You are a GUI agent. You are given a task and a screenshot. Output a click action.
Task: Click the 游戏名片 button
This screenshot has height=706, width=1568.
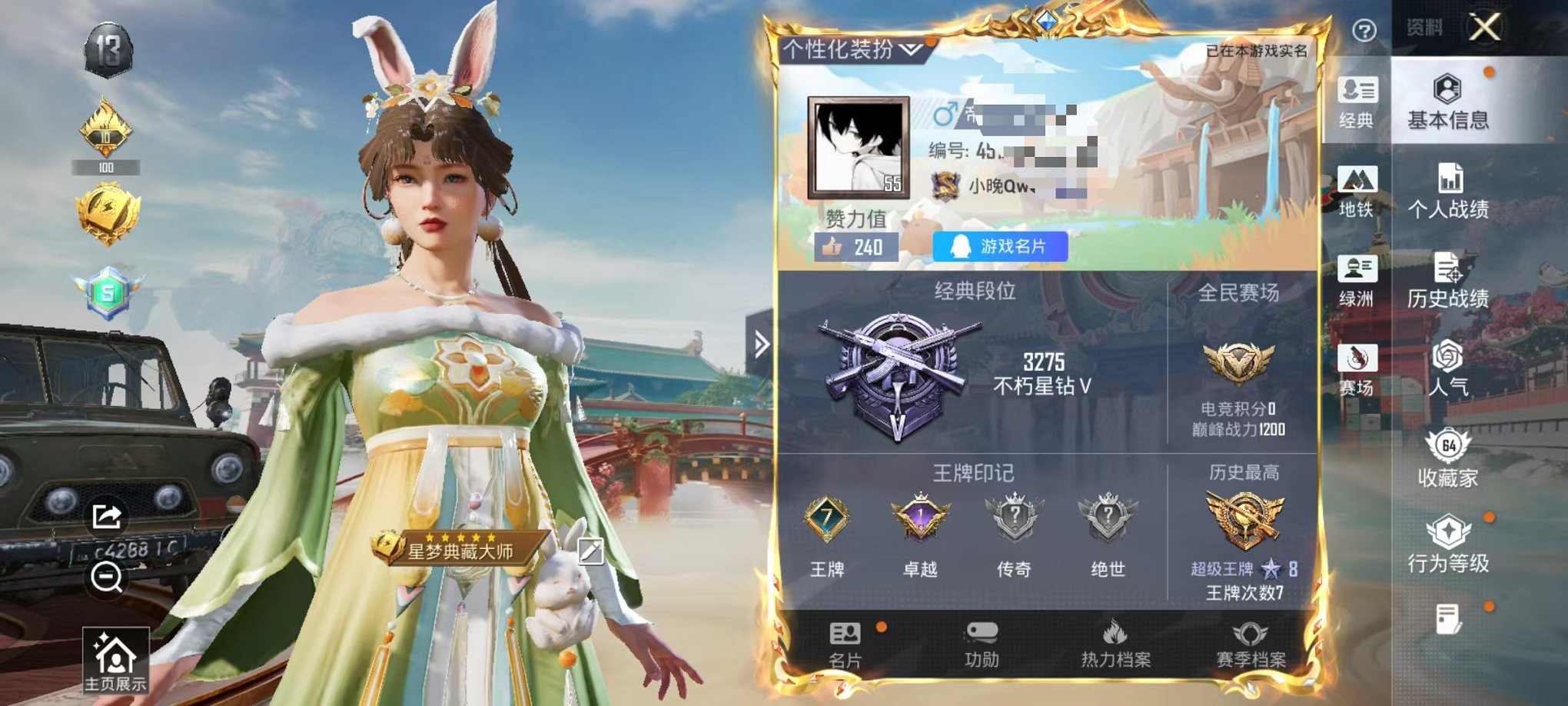[999, 245]
